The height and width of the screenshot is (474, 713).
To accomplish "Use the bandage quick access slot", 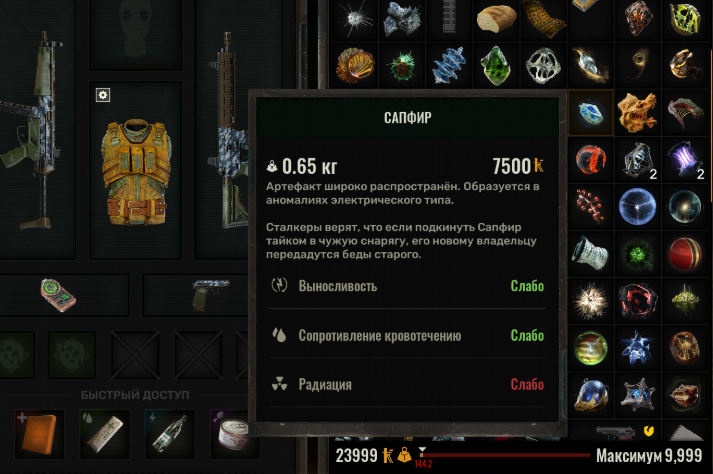I will (x=104, y=433).
